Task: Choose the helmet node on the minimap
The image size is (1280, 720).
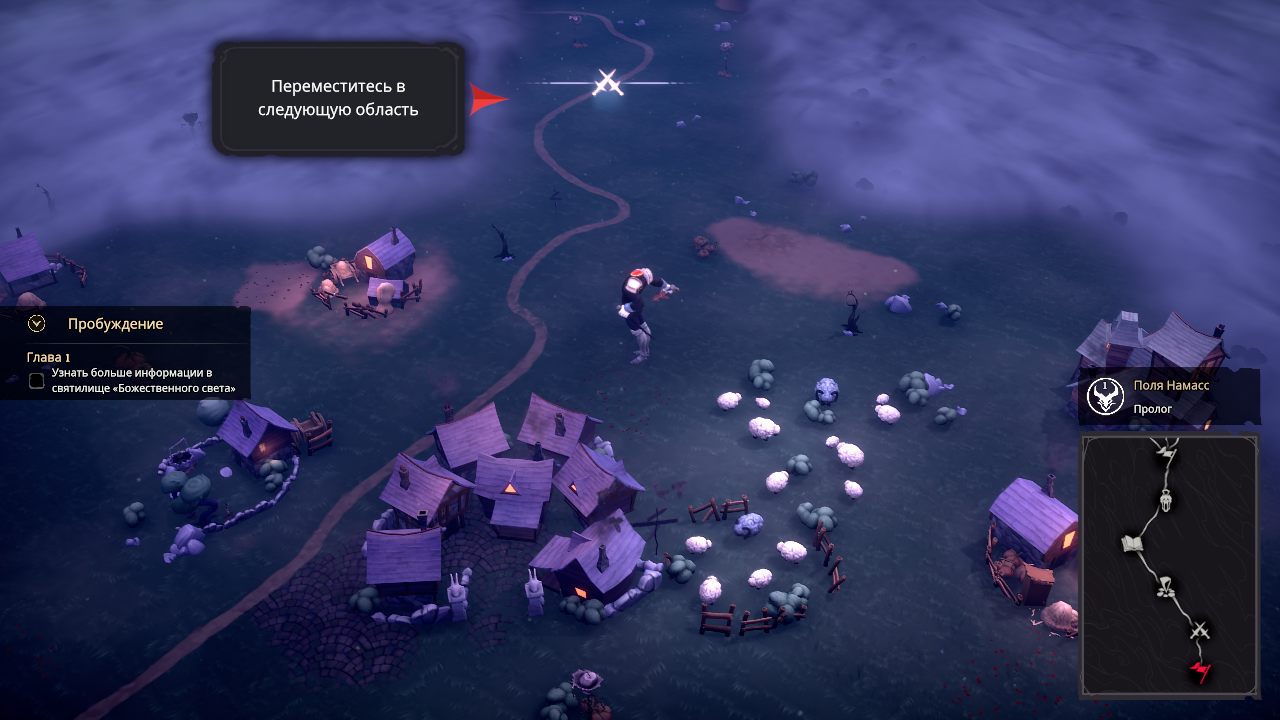Action: (1166, 498)
